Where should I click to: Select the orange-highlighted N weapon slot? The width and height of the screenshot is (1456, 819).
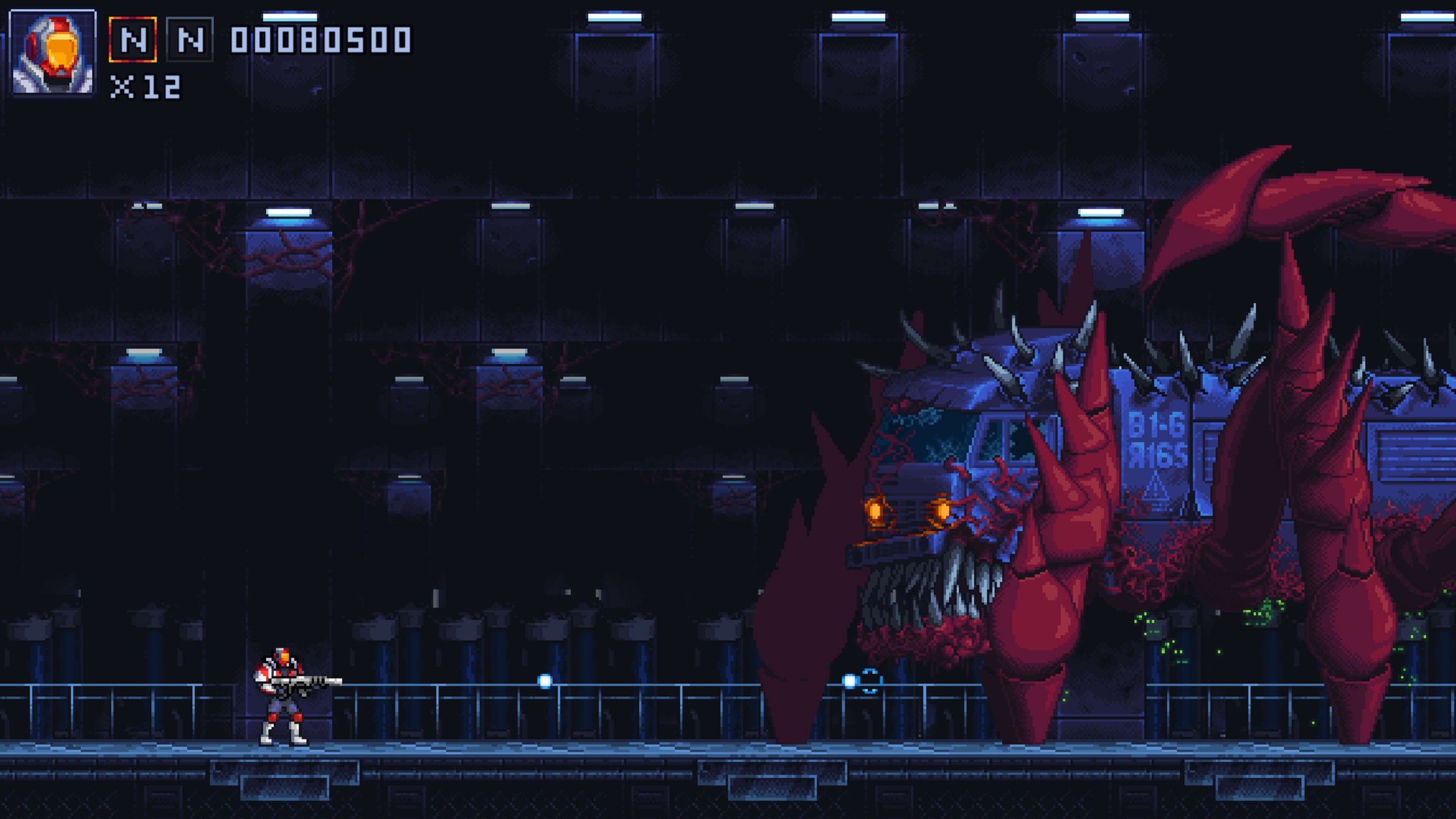point(133,39)
